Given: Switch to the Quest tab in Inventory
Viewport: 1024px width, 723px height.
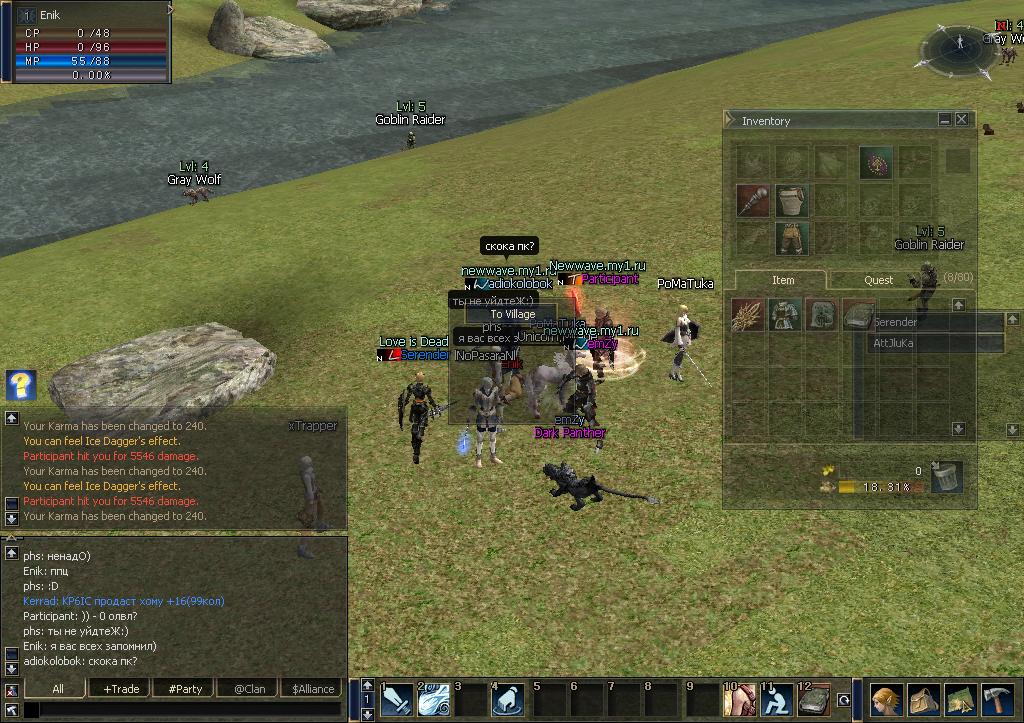Looking at the screenshot, I should coord(878,280).
